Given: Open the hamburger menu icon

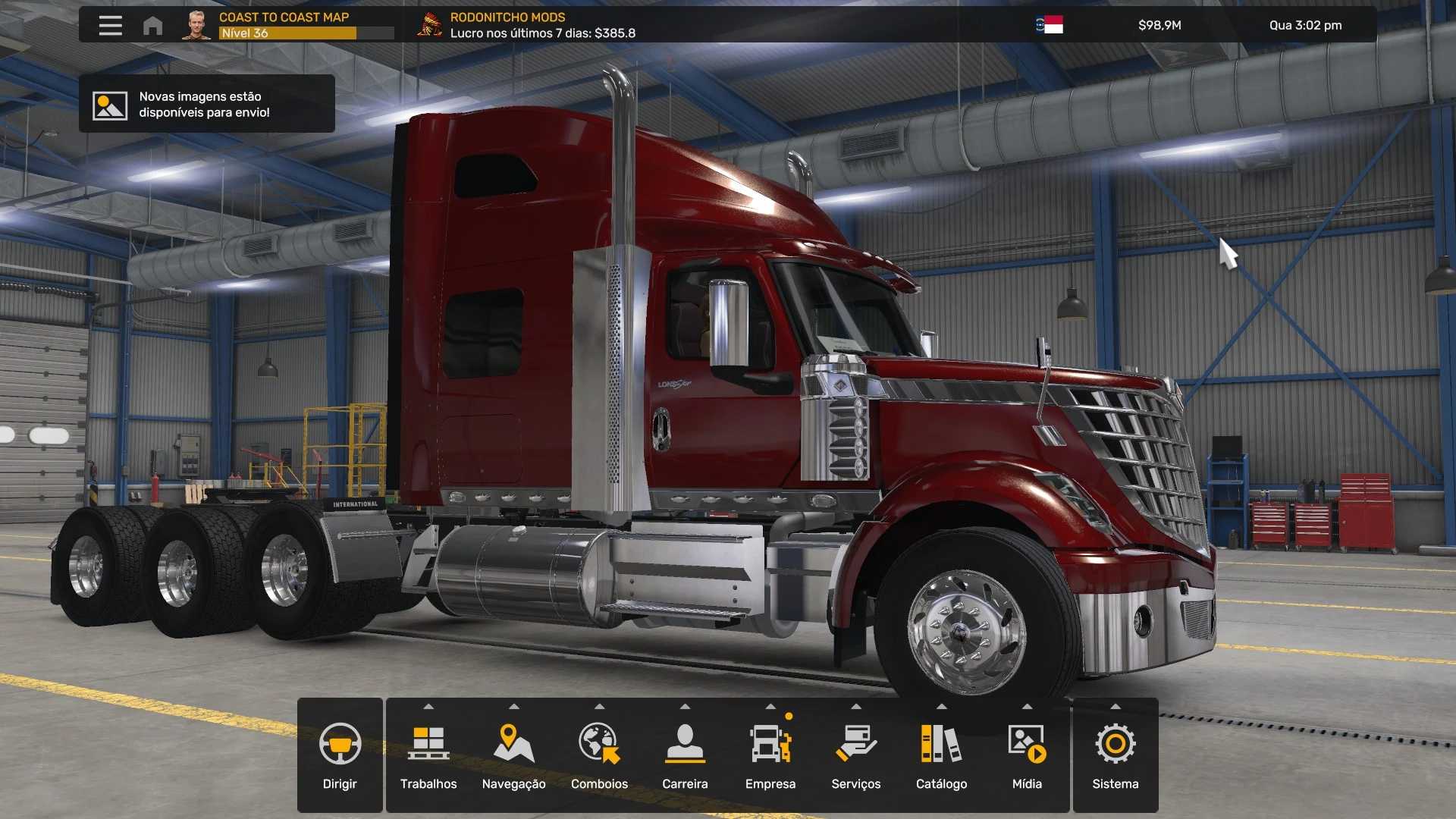Looking at the screenshot, I should coord(110,25).
